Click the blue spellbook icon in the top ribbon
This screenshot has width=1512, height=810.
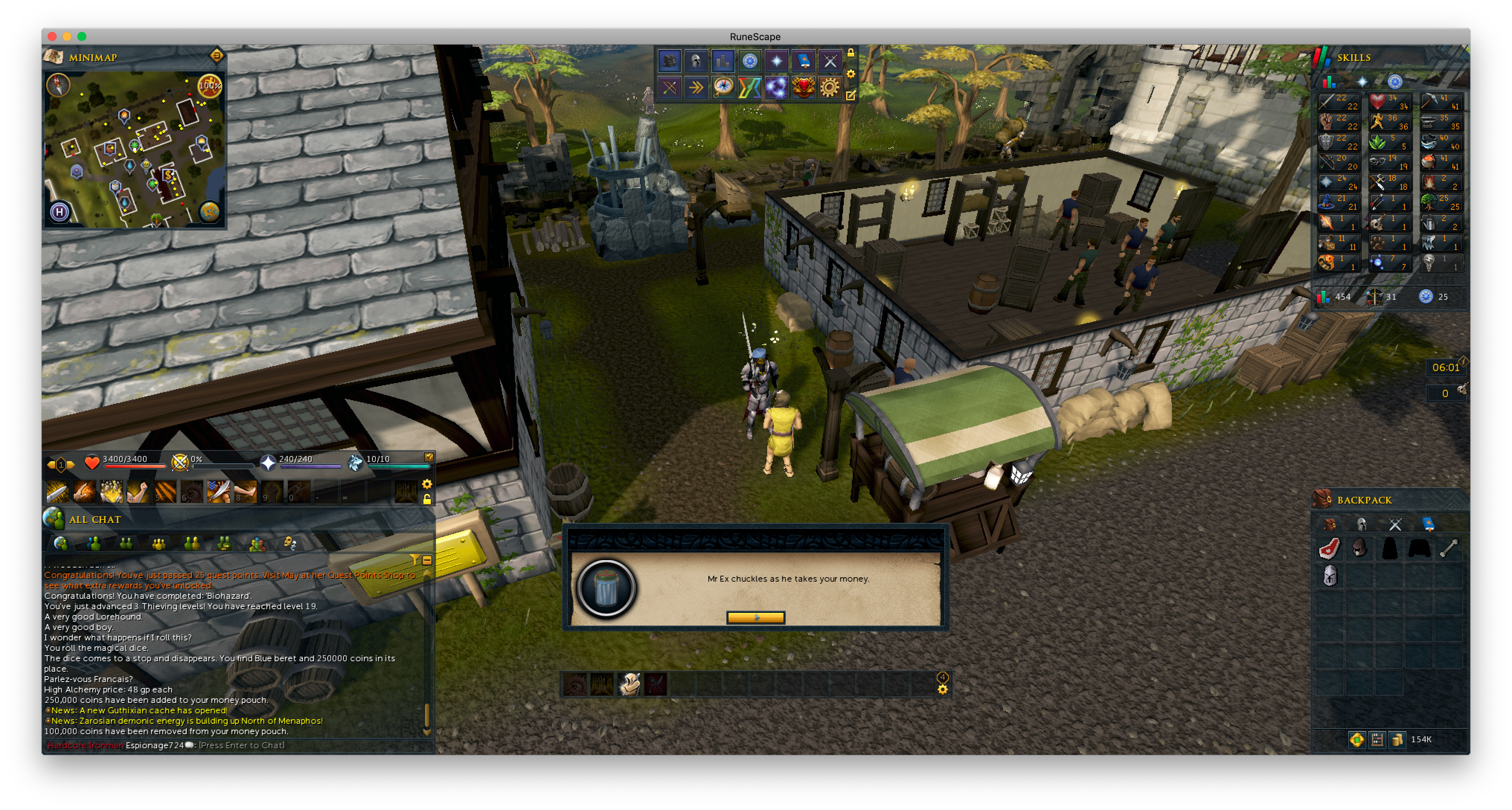(803, 61)
